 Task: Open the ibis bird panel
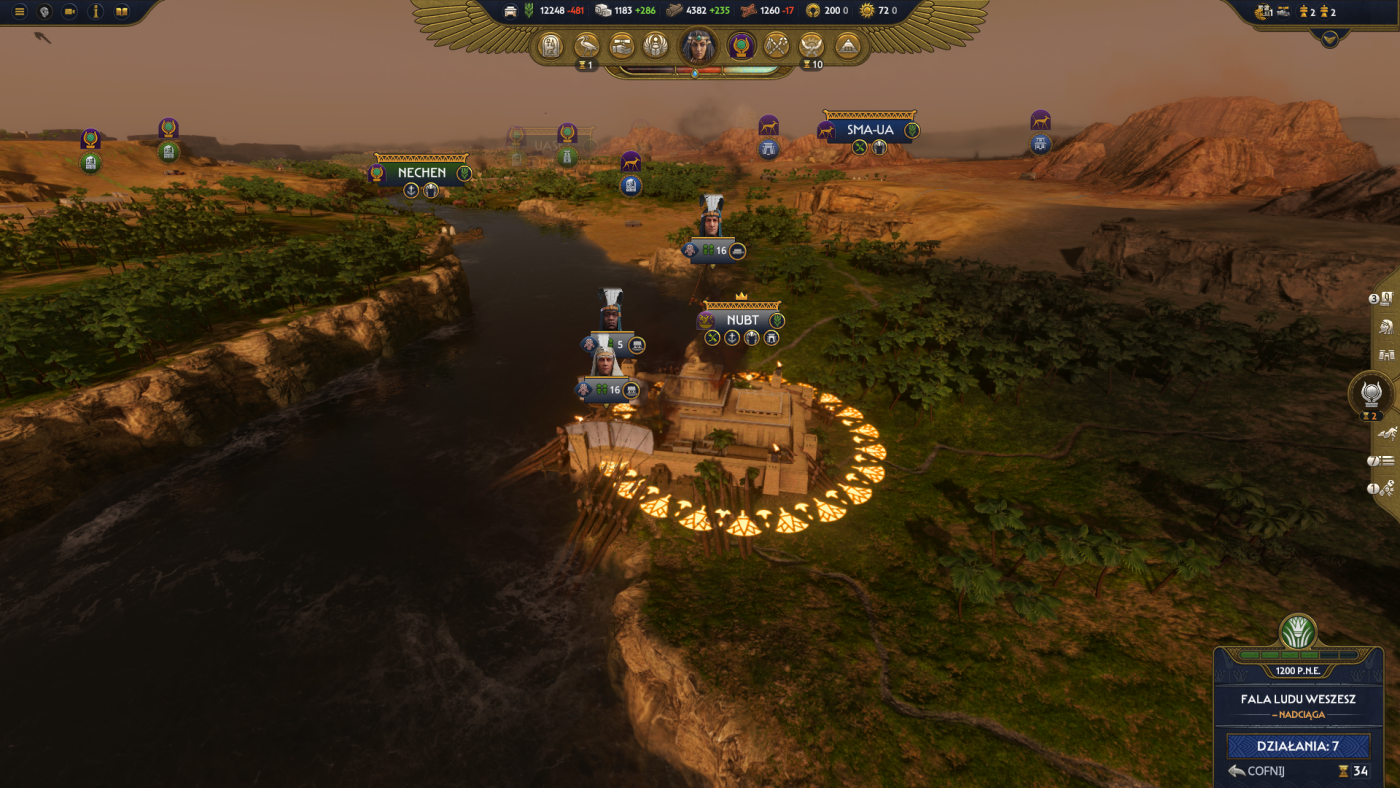tap(587, 46)
